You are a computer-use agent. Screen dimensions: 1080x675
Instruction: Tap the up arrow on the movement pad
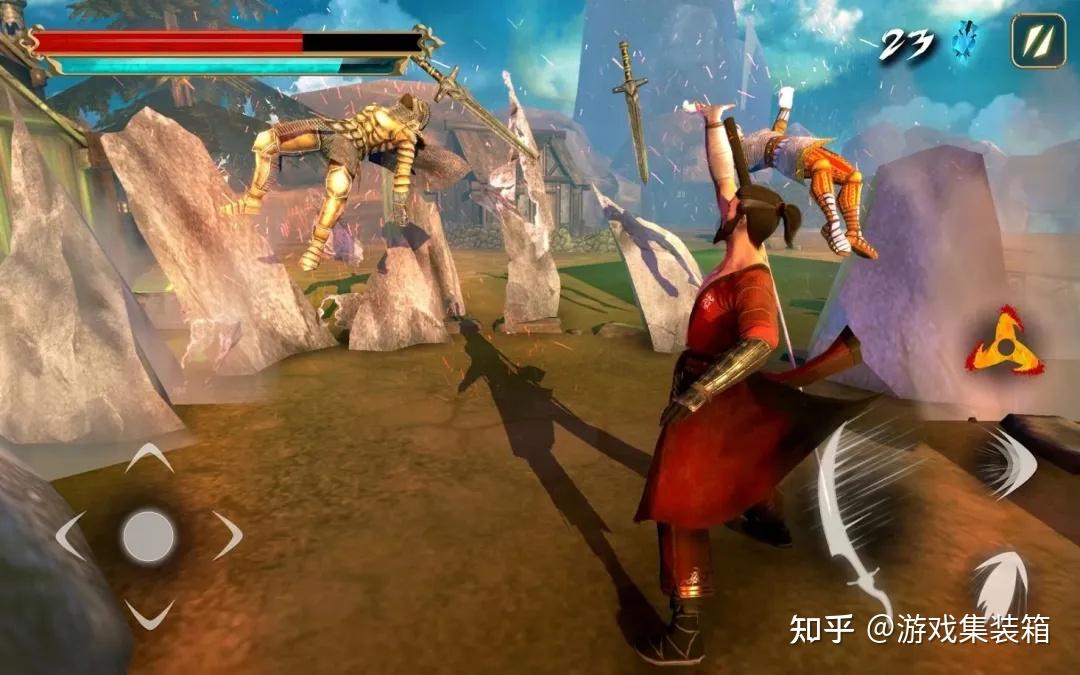(149, 458)
